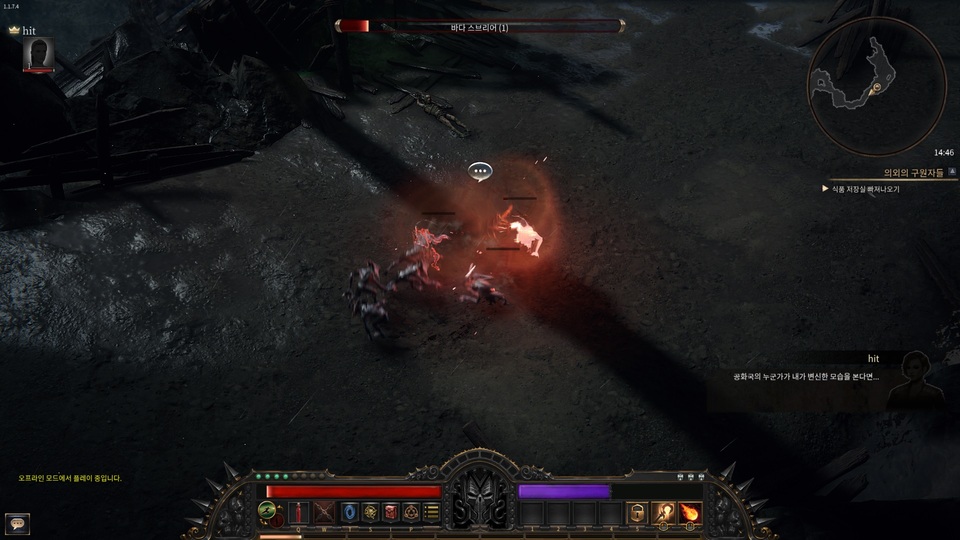Cast the fireball skill
This screenshot has height=540, width=960.
click(690, 513)
